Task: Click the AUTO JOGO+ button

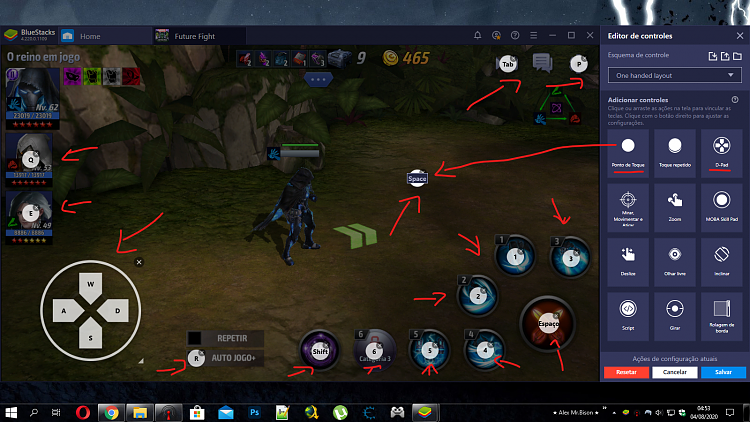Action: coord(234,357)
